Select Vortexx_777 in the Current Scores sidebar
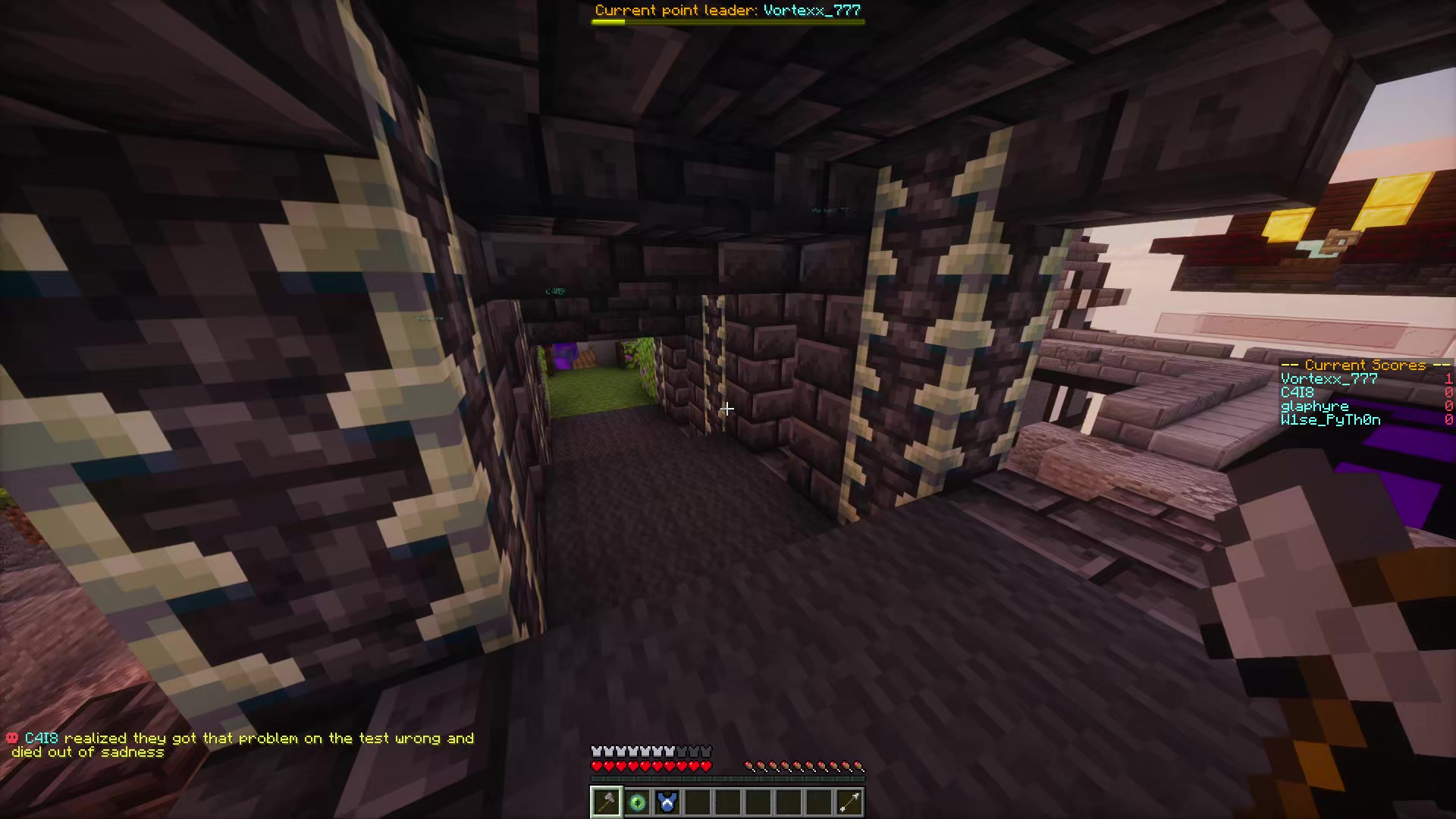 click(1328, 378)
